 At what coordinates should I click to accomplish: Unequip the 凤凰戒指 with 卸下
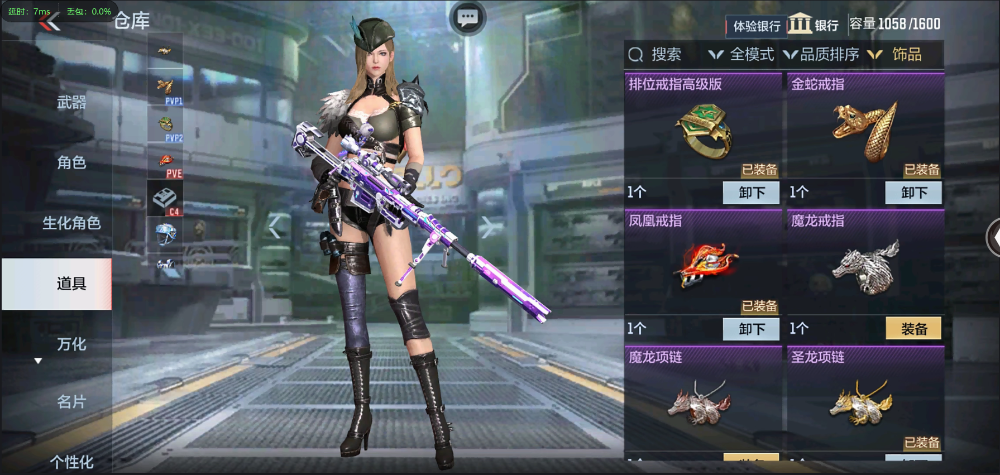coord(751,329)
